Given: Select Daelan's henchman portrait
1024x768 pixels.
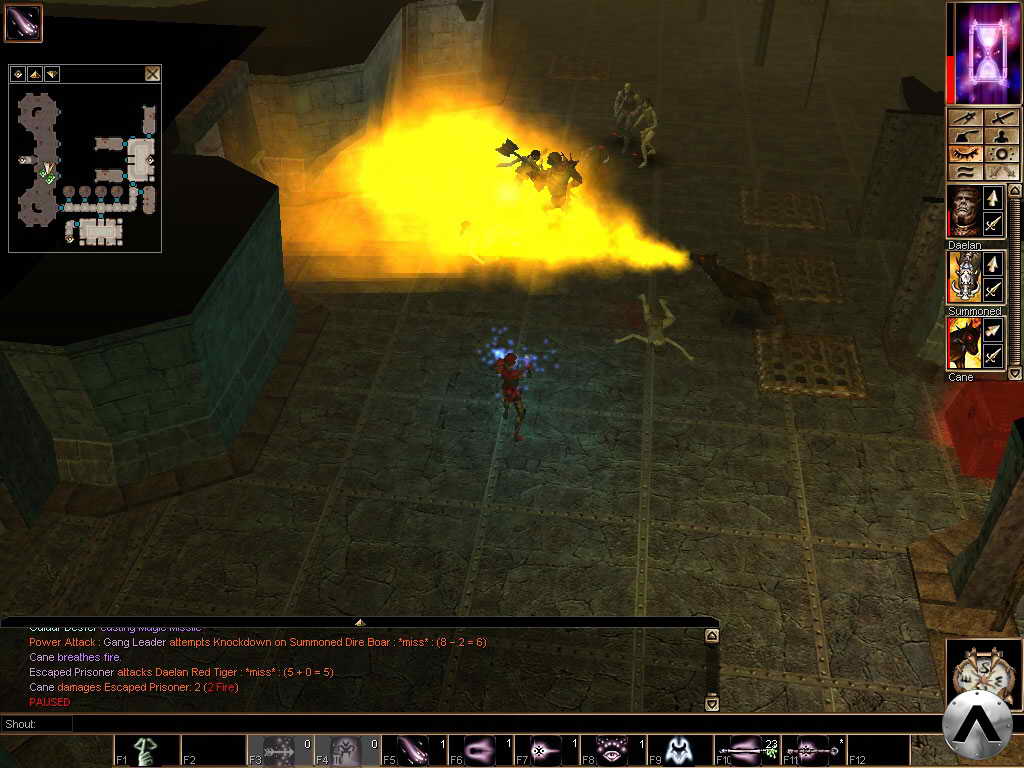Looking at the screenshot, I should click(x=964, y=212).
